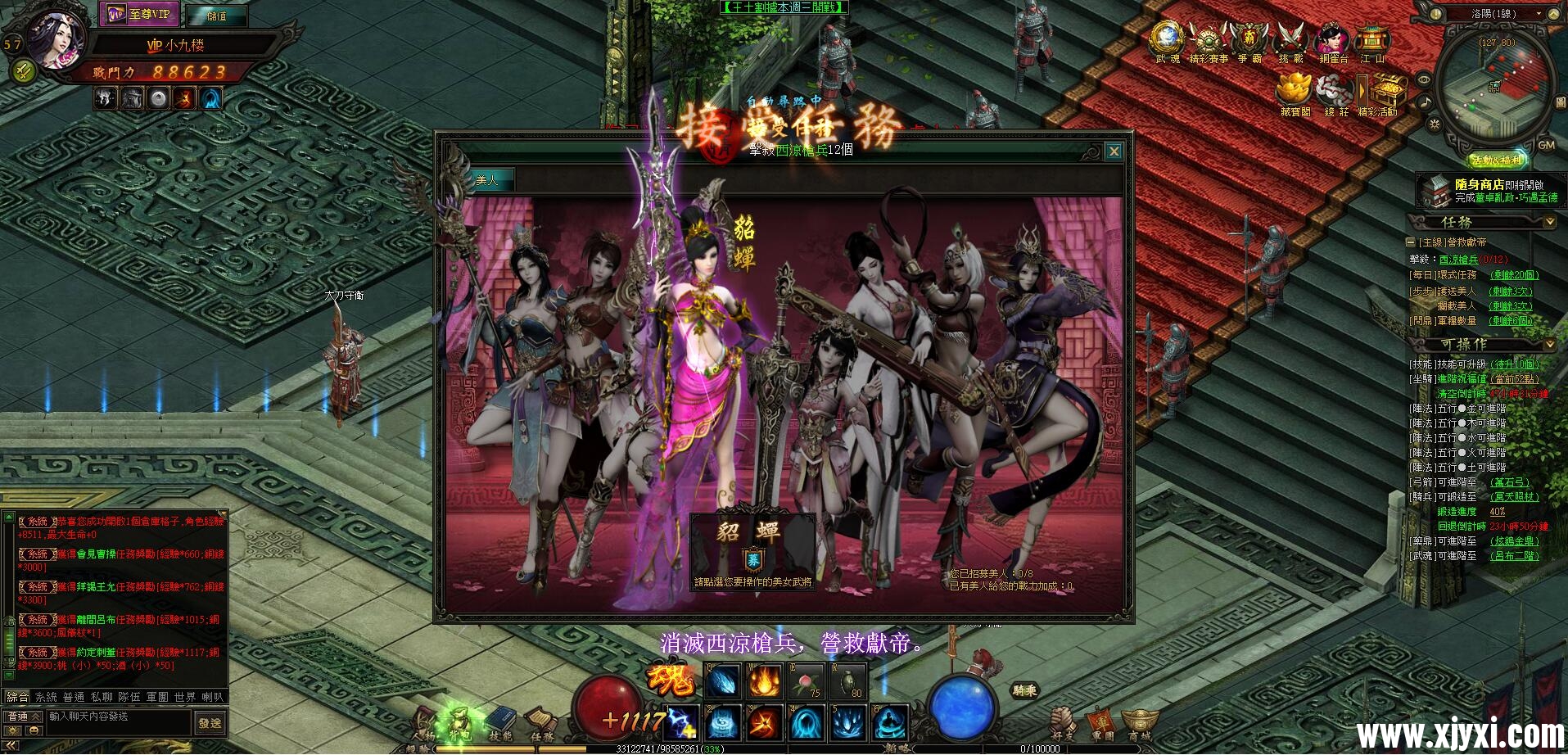
Task: Open the 儲值 recharge button
Action: (x=216, y=16)
